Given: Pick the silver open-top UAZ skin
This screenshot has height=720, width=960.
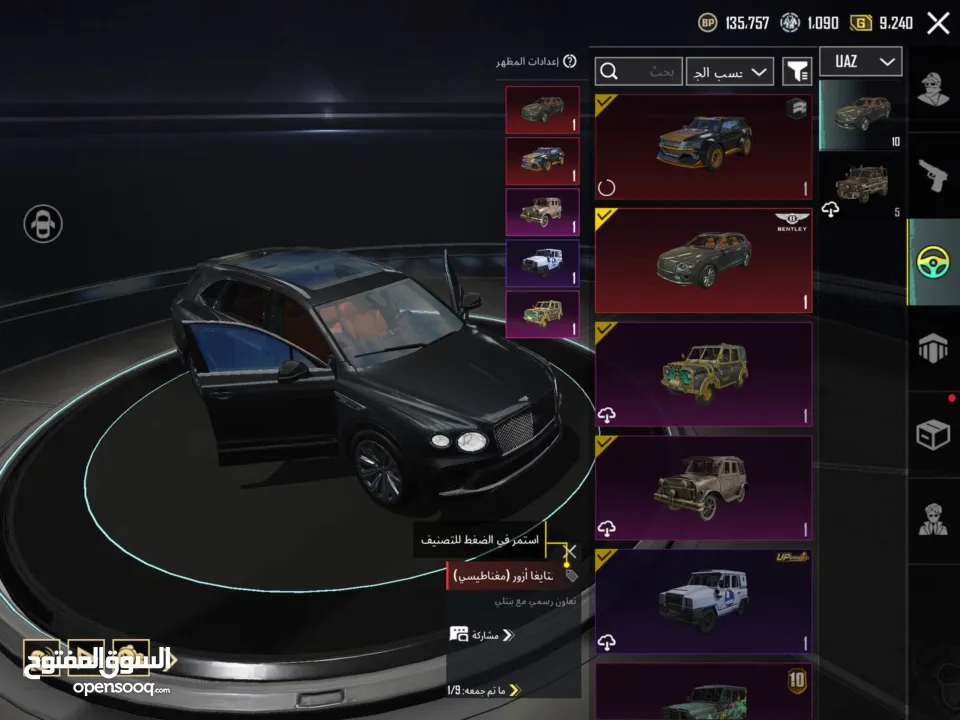Looking at the screenshot, I should [703, 488].
